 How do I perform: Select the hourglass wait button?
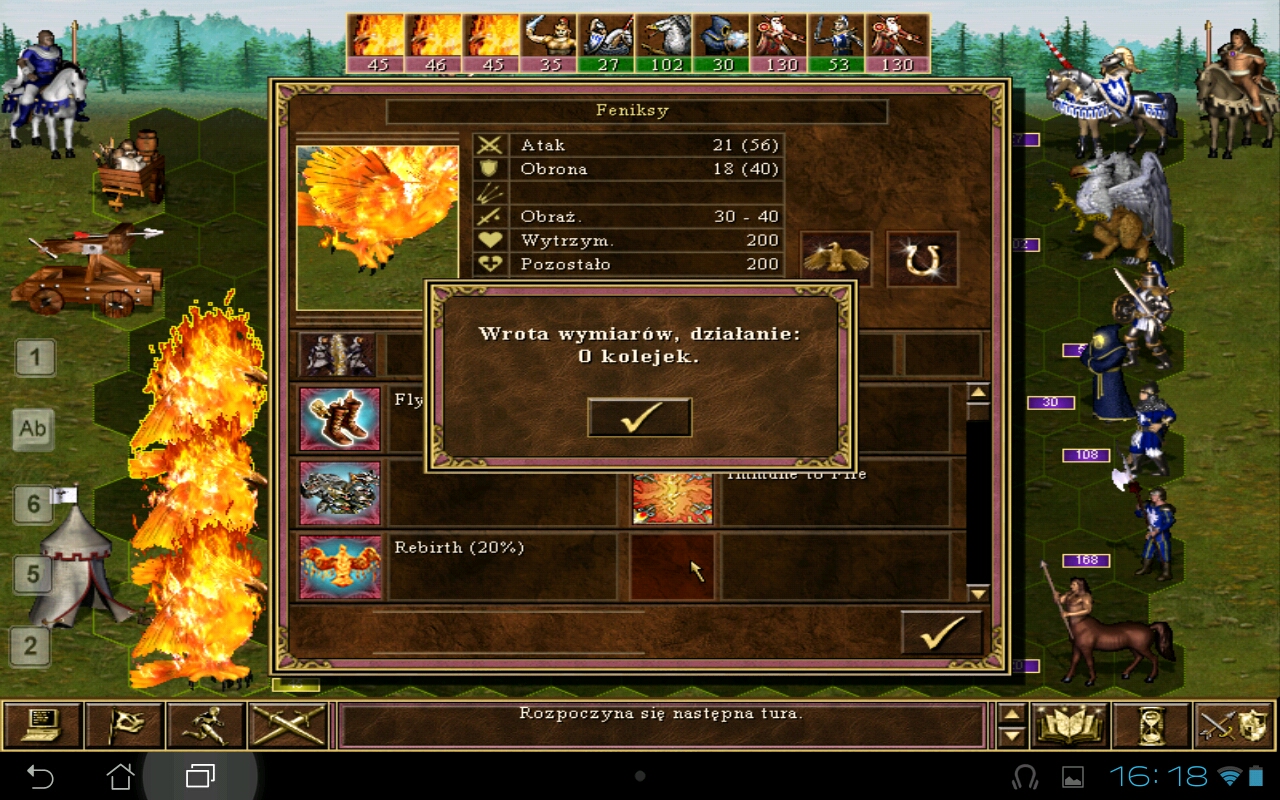point(1148,726)
